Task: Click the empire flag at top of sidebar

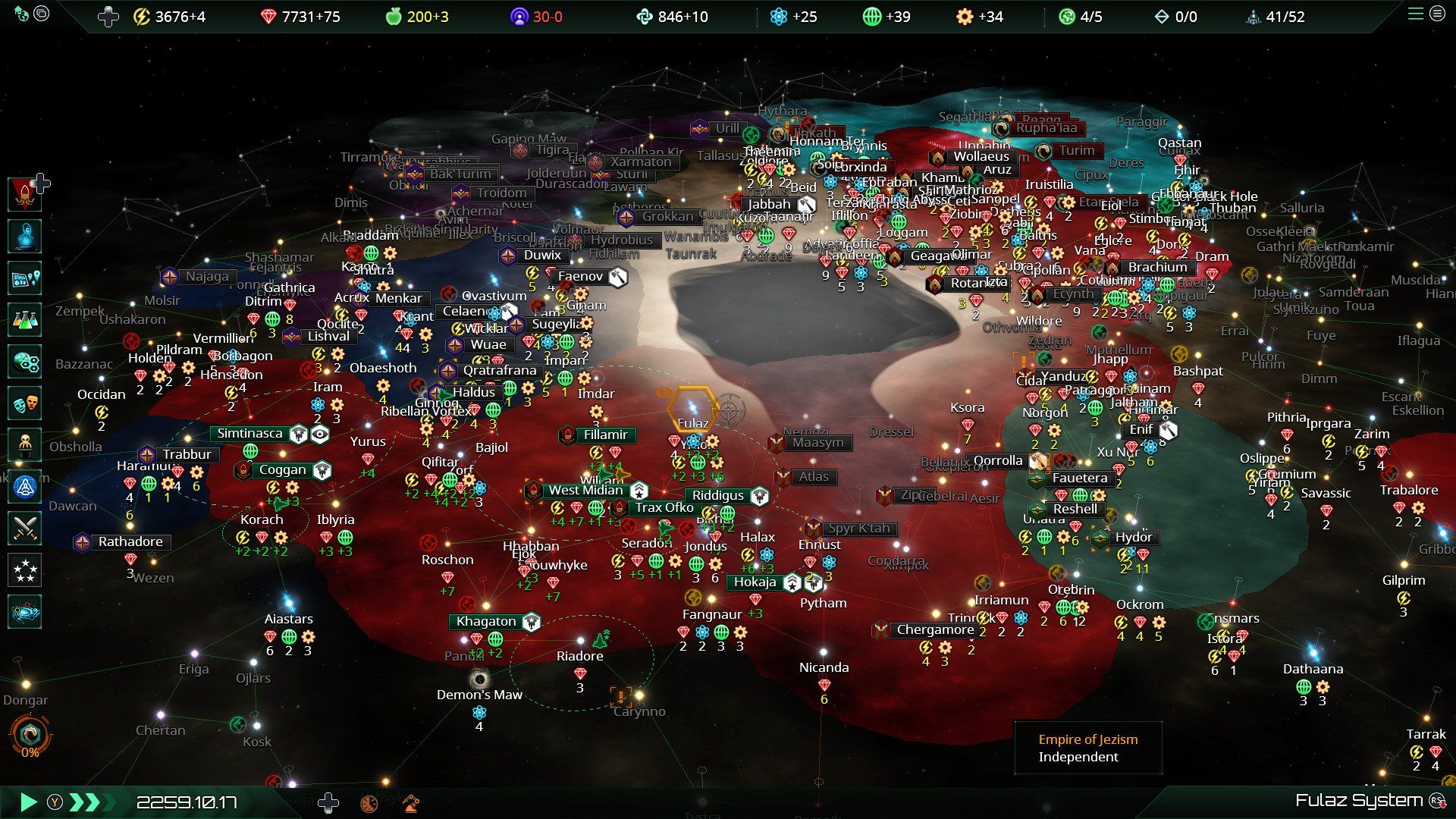Action: click(24, 193)
